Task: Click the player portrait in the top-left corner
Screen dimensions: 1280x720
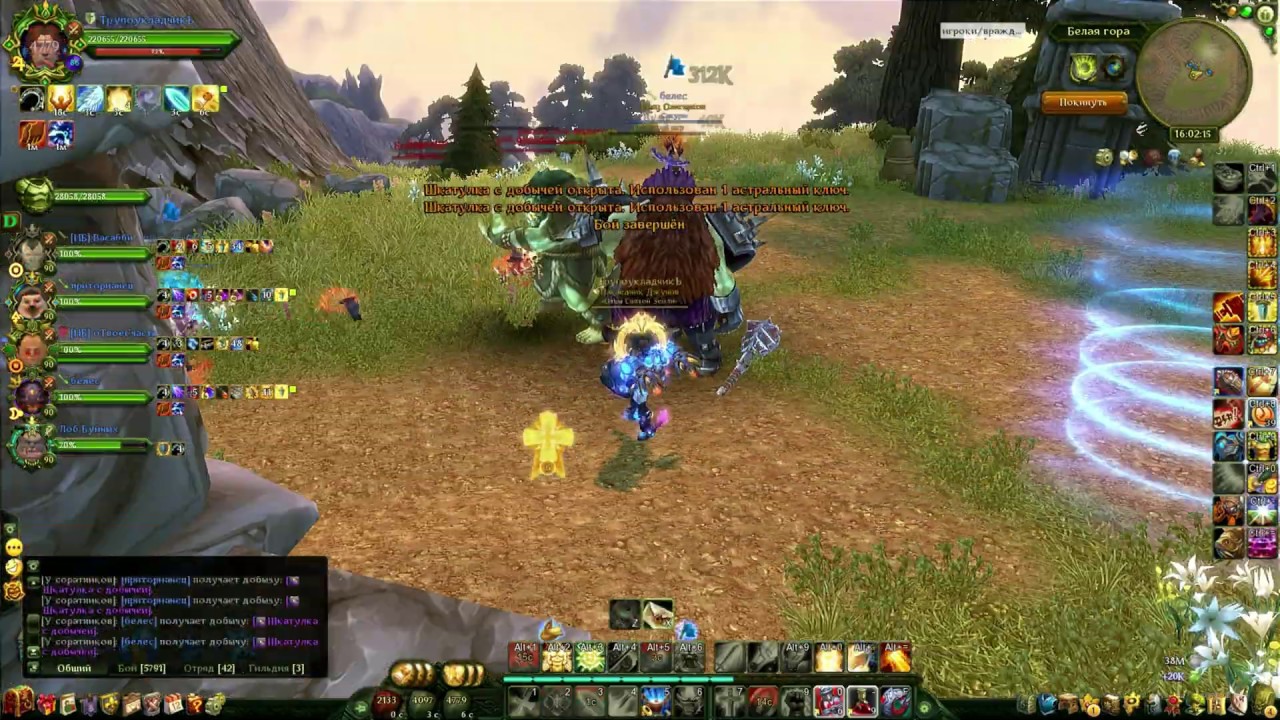Action: (44, 44)
